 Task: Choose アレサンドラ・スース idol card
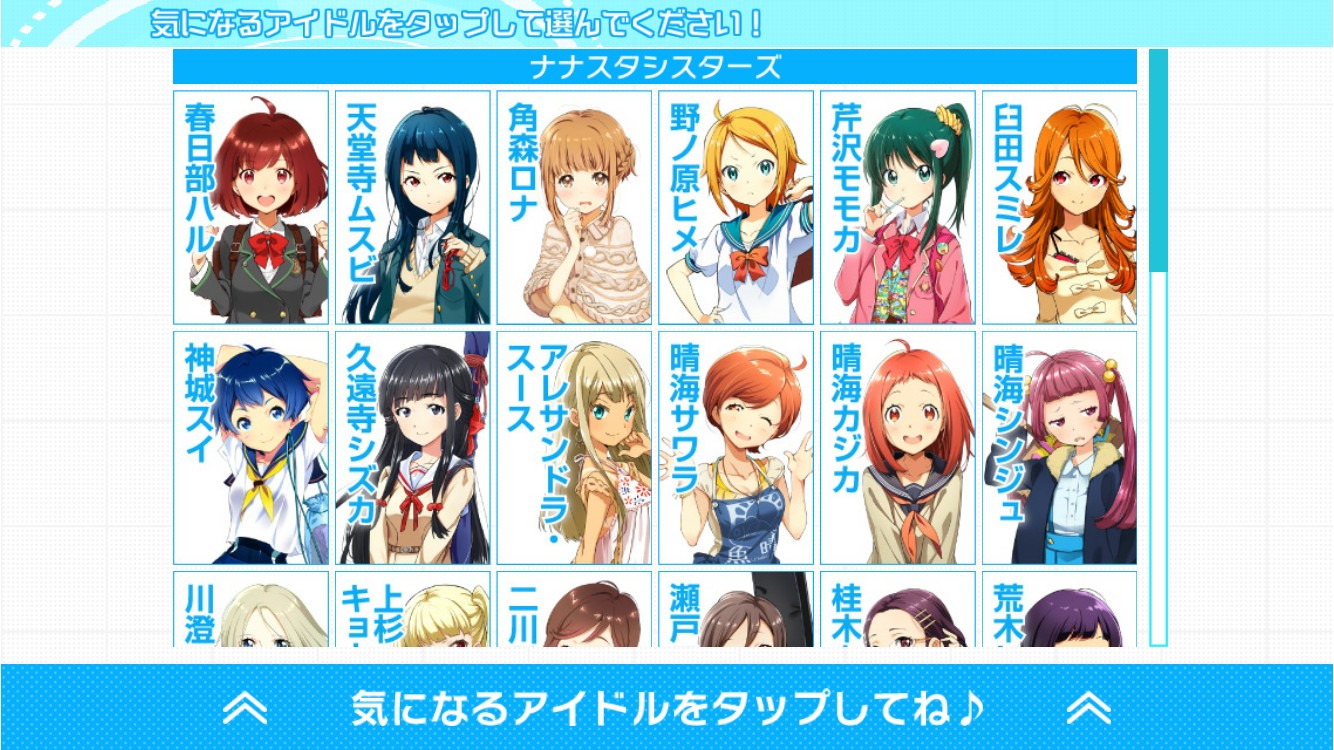(575, 448)
